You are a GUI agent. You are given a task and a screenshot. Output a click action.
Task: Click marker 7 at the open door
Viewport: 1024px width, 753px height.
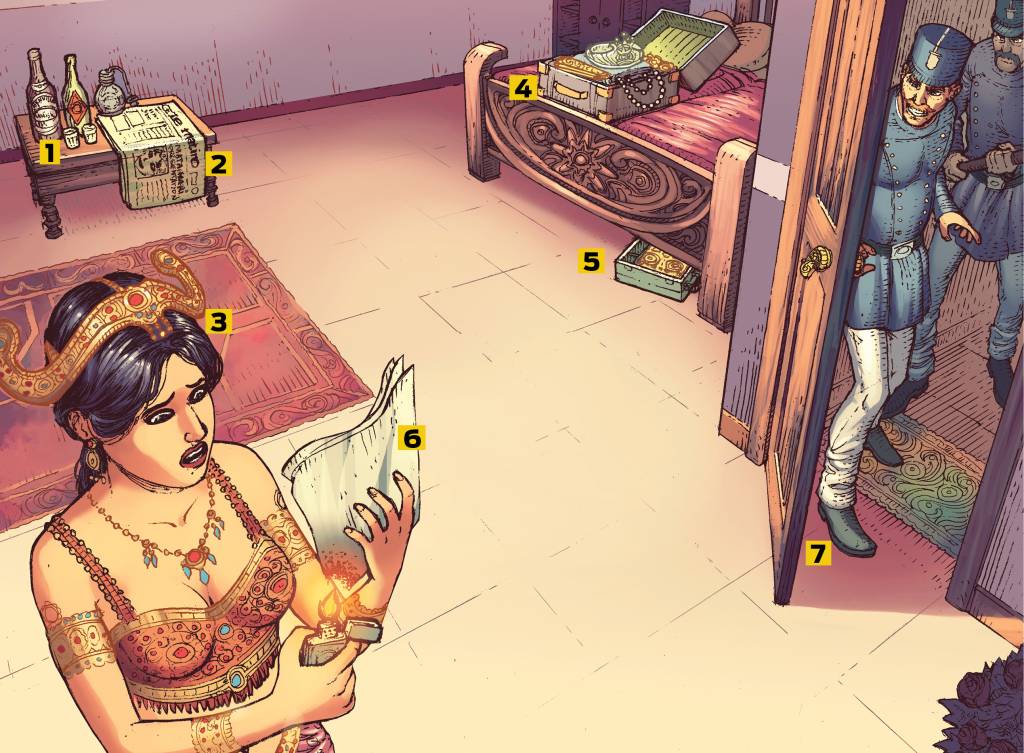click(818, 553)
